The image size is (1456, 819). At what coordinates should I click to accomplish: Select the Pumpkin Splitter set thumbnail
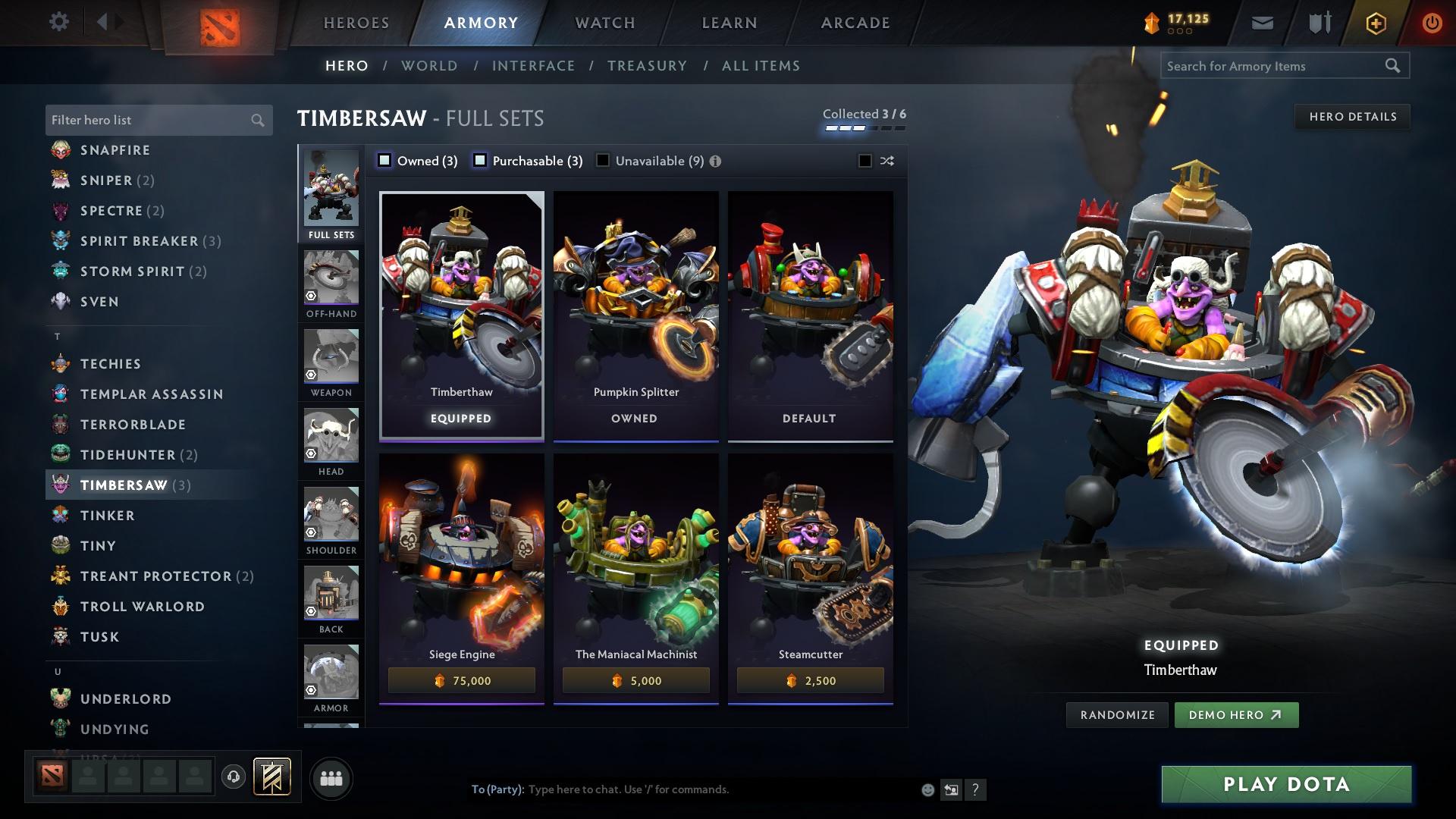click(x=635, y=303)
